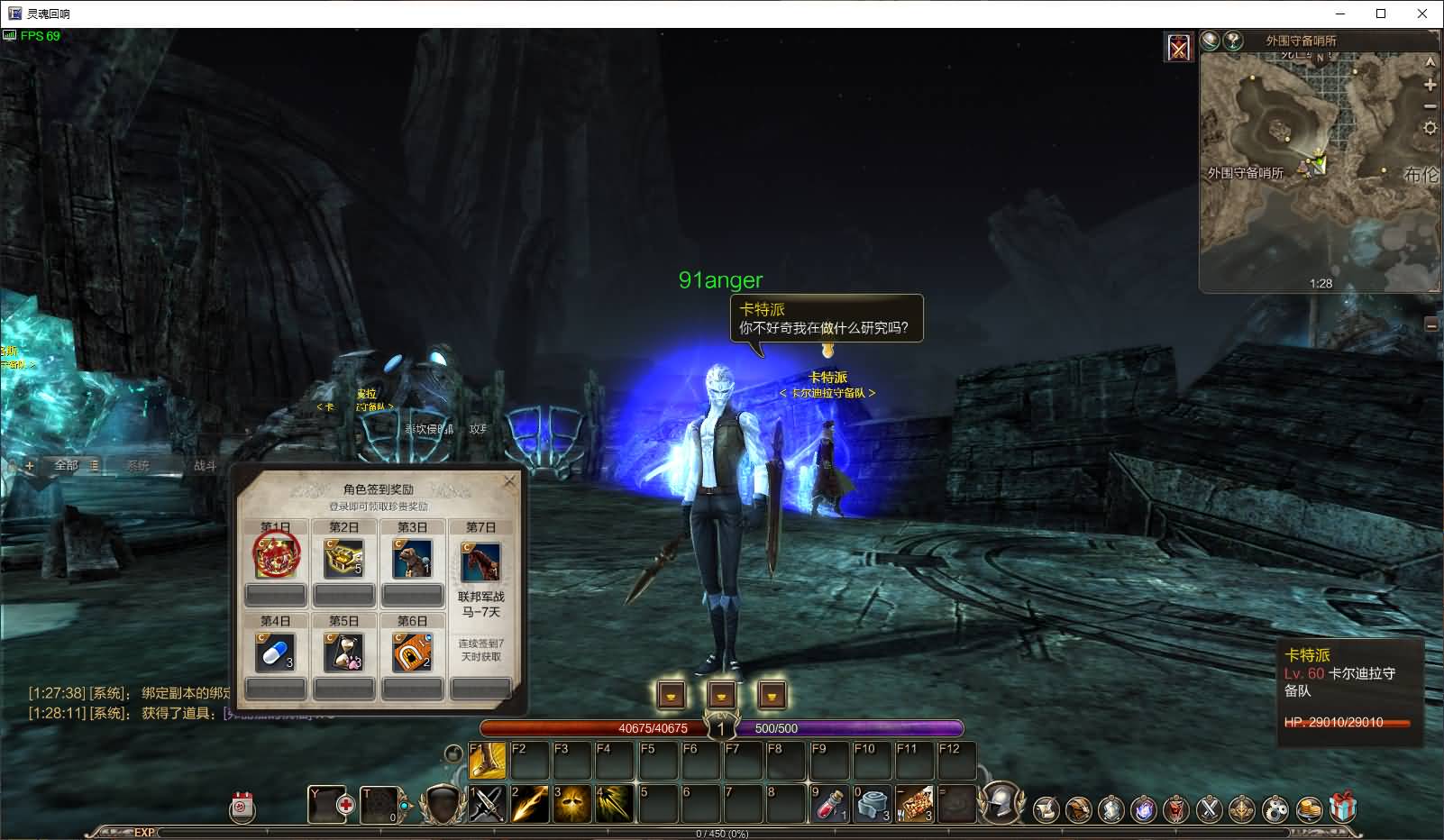Activate the crossed swords skill in slot 1
1444x840 pixels.
pos(488,803)
